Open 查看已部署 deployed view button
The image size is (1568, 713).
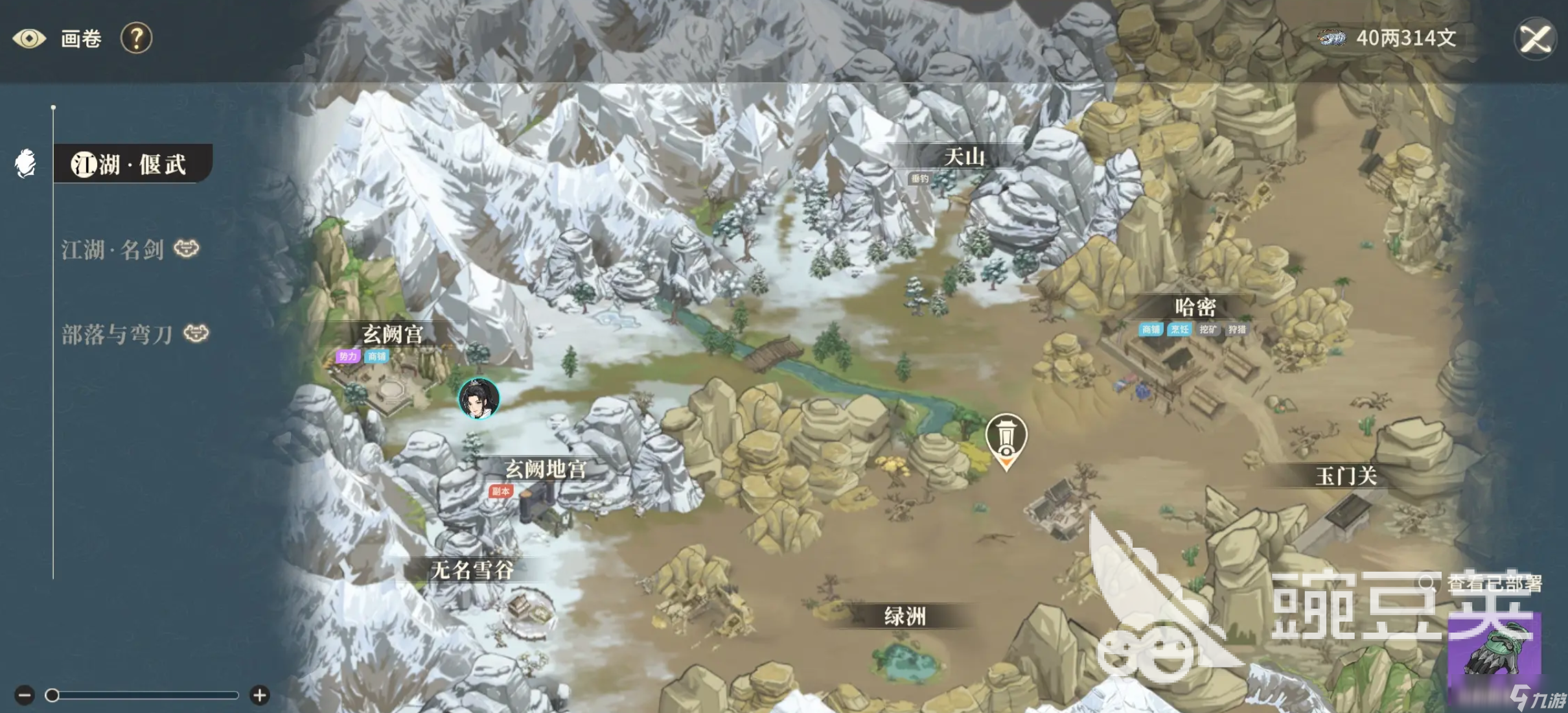pyautogui.click(x=1485, y=583)
